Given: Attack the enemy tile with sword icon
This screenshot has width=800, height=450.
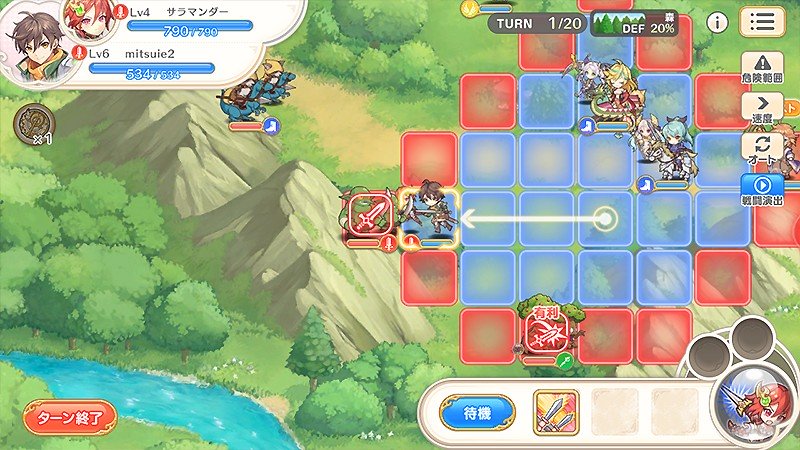Looking at the screenshot, I should pyautogui.click(x=369, y=217).
